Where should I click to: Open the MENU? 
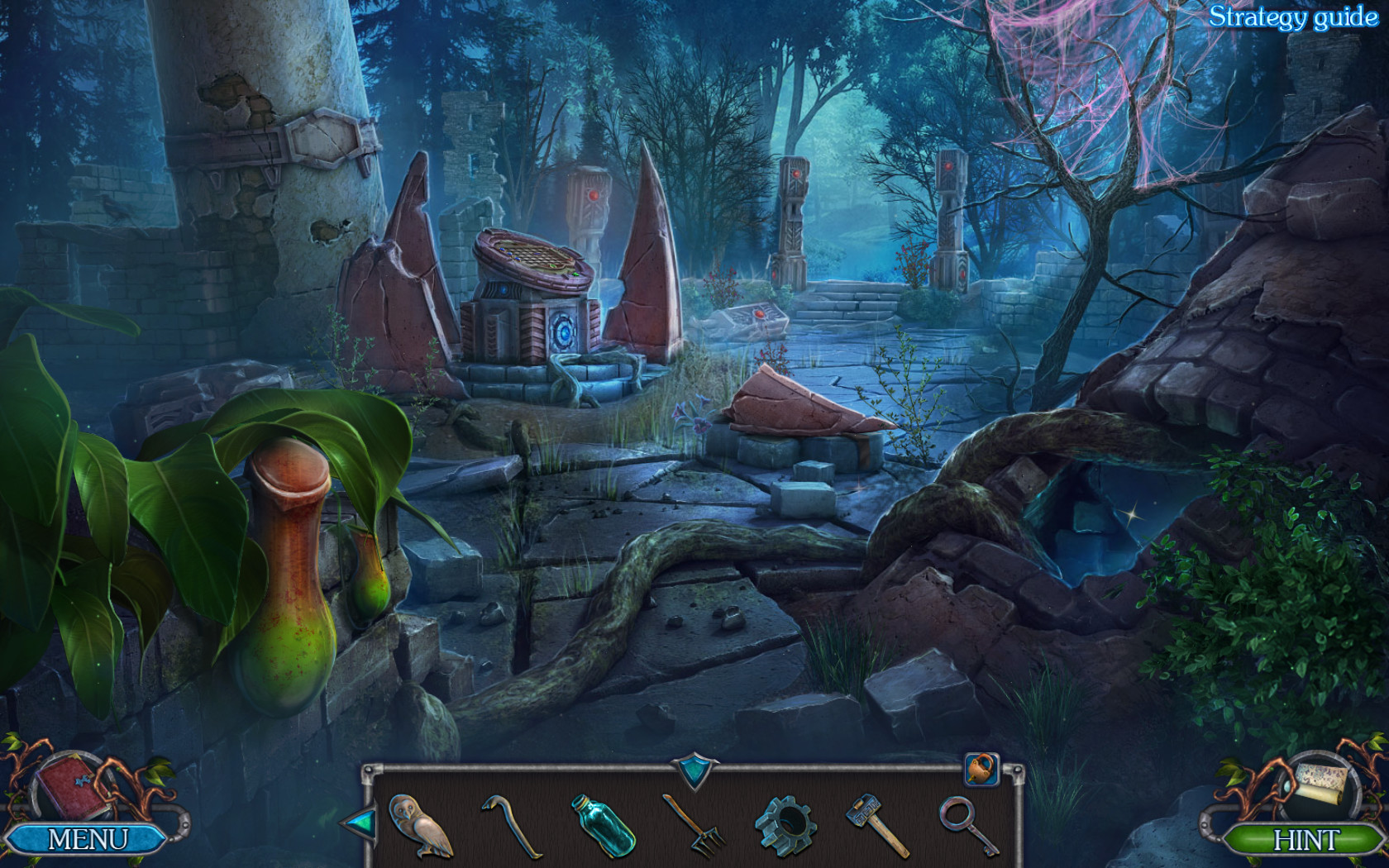[85, 837]
